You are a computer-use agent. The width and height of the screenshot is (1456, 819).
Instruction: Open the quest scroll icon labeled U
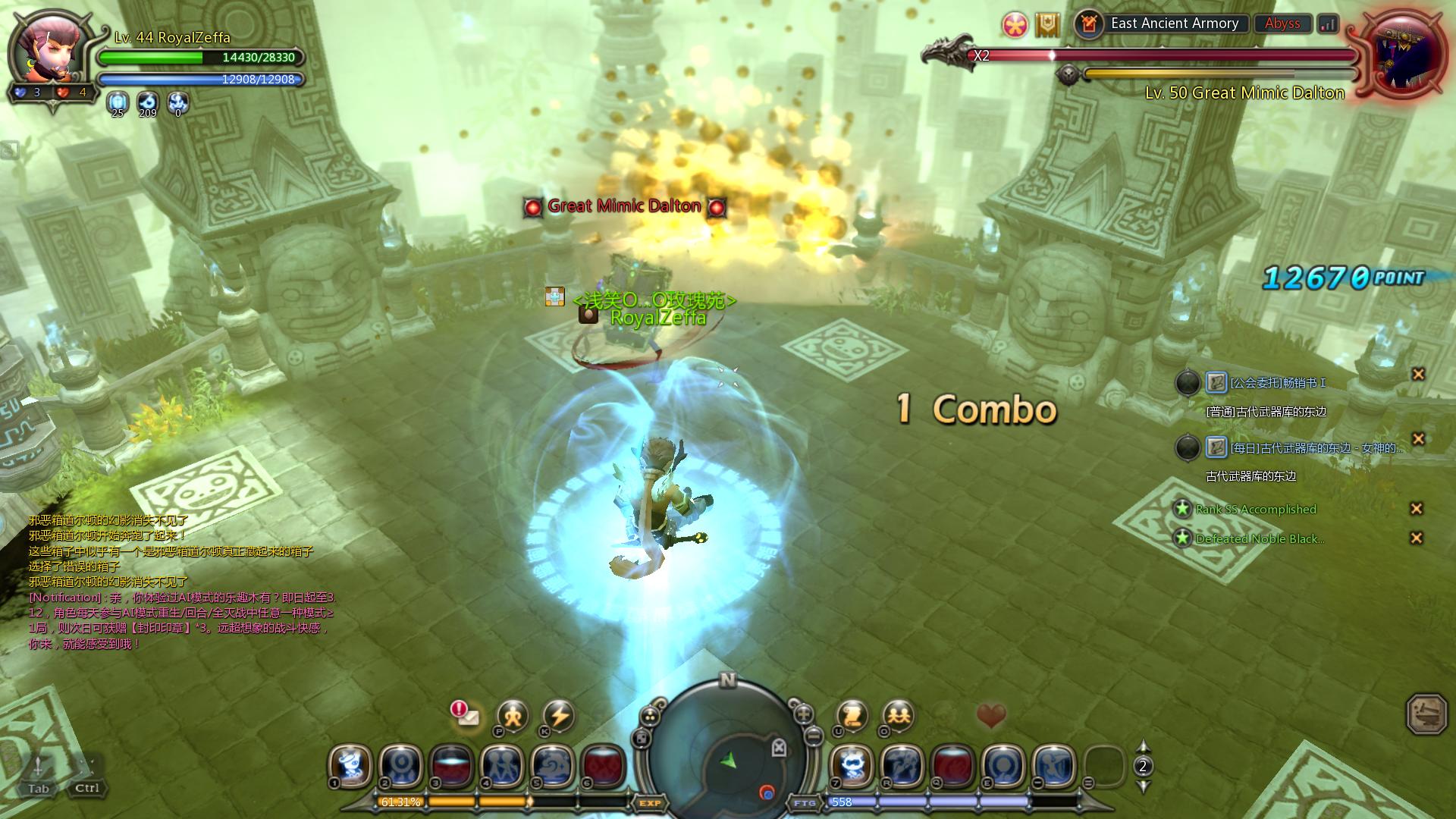coord(852,715)
